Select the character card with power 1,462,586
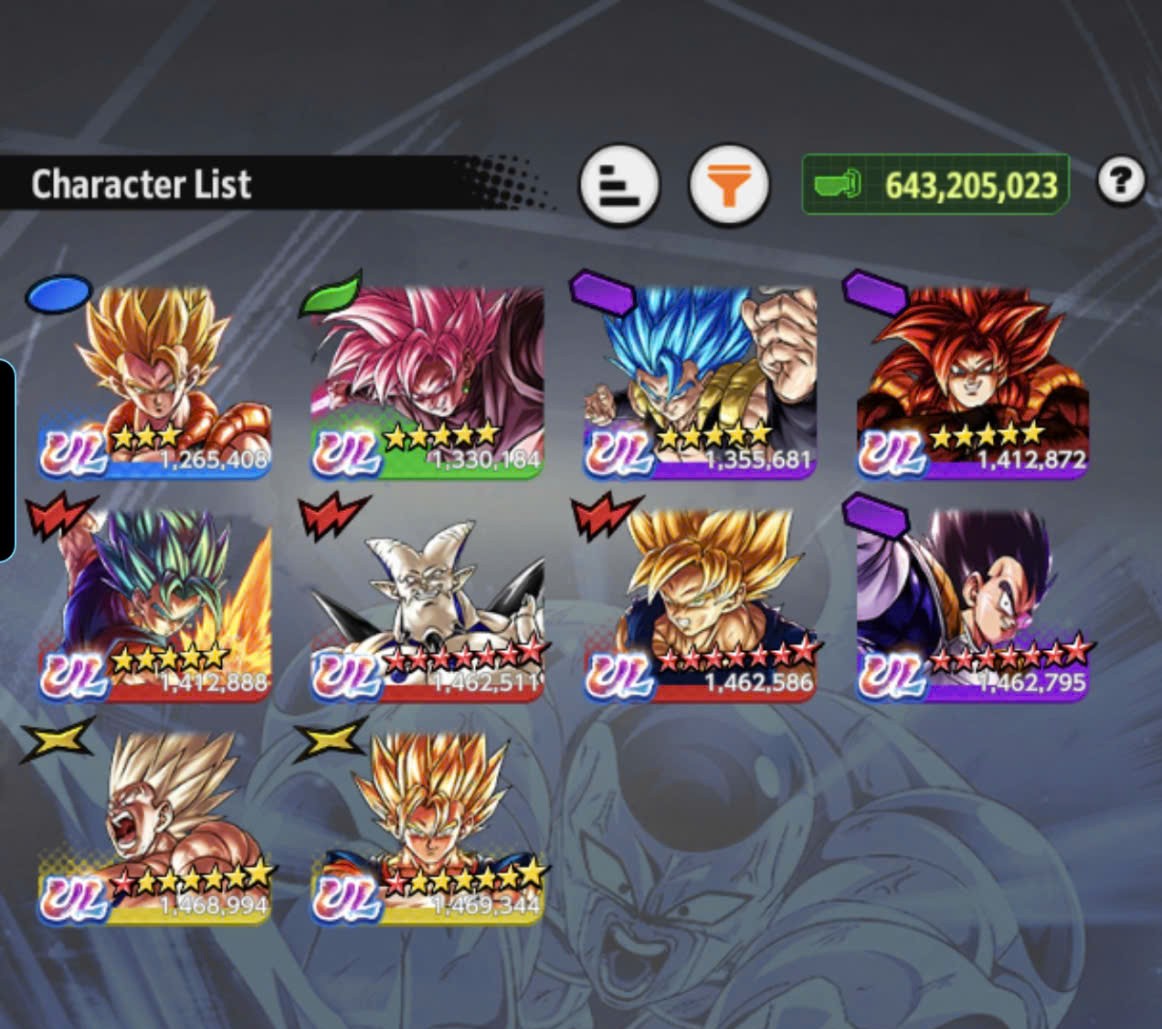This screenshot has height=1029, width=1162. pos(700,603)
